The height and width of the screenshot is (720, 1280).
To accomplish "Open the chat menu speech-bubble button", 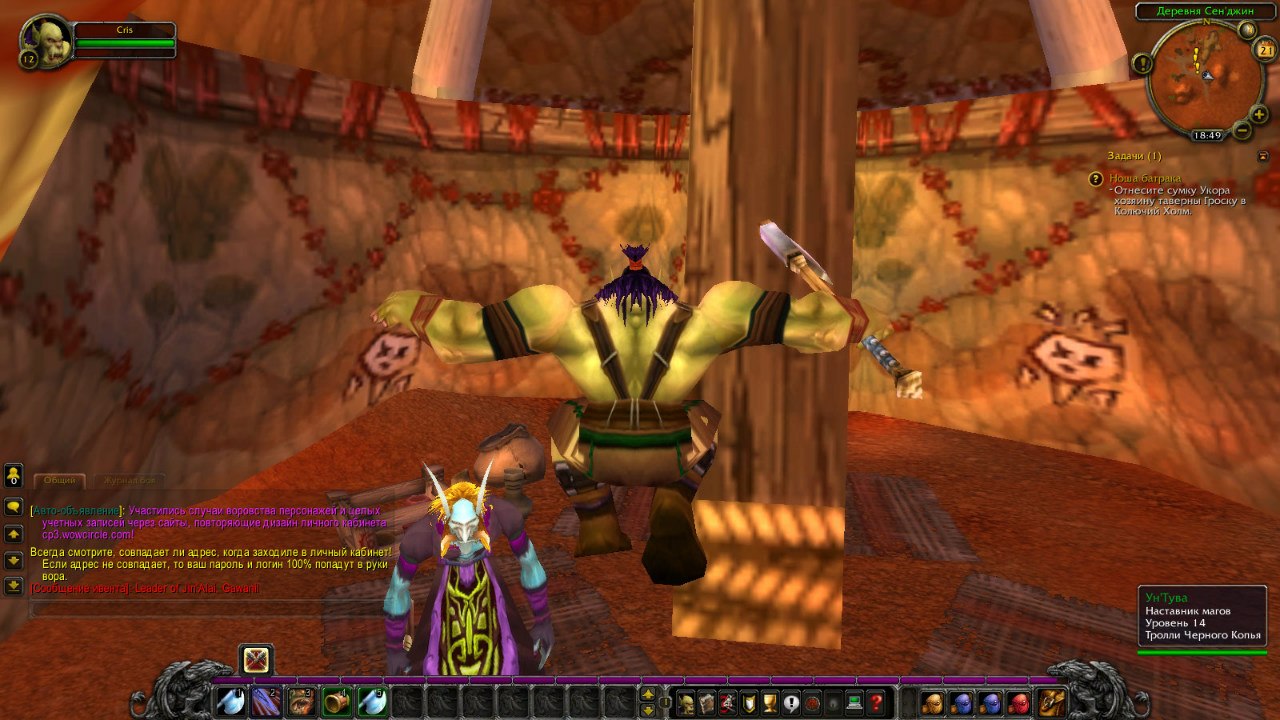I will tap(13, 507).
